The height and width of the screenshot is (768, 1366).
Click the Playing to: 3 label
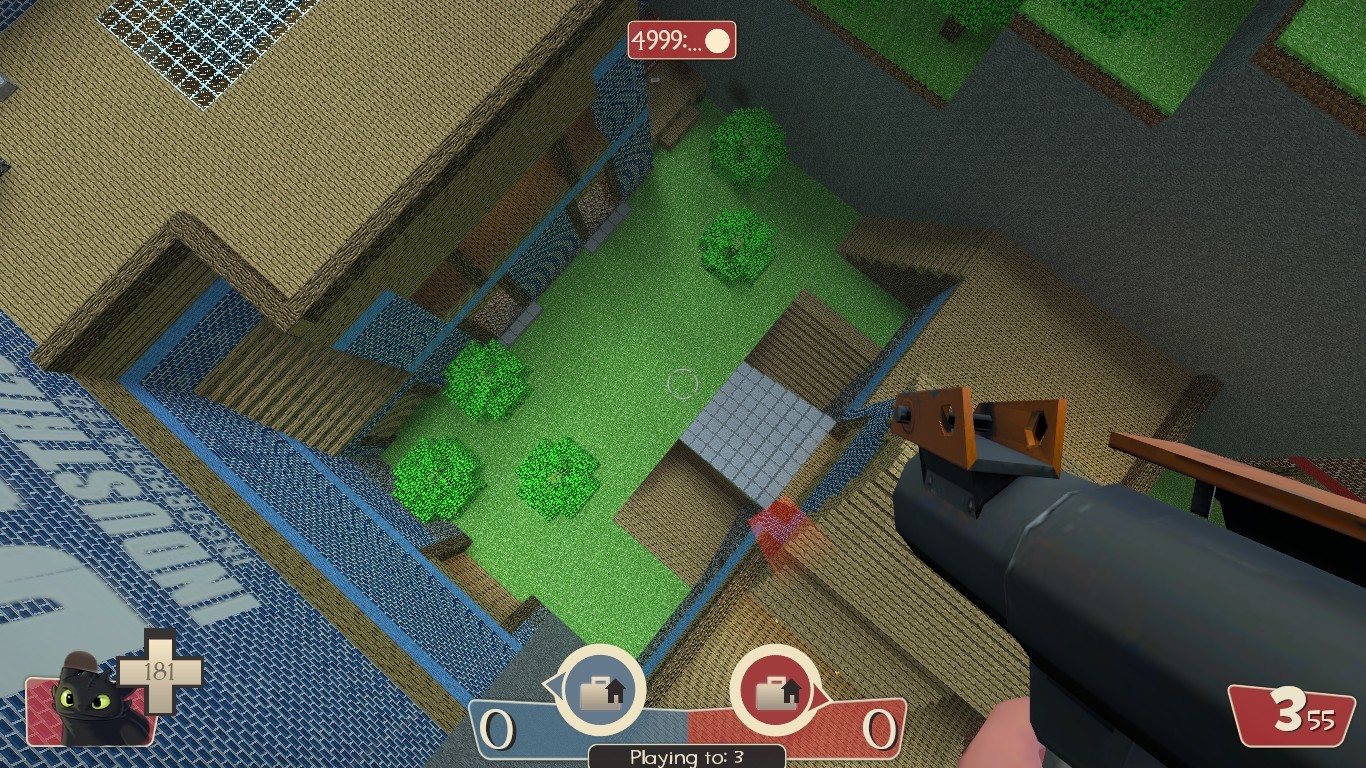click(x=684, y=758)
